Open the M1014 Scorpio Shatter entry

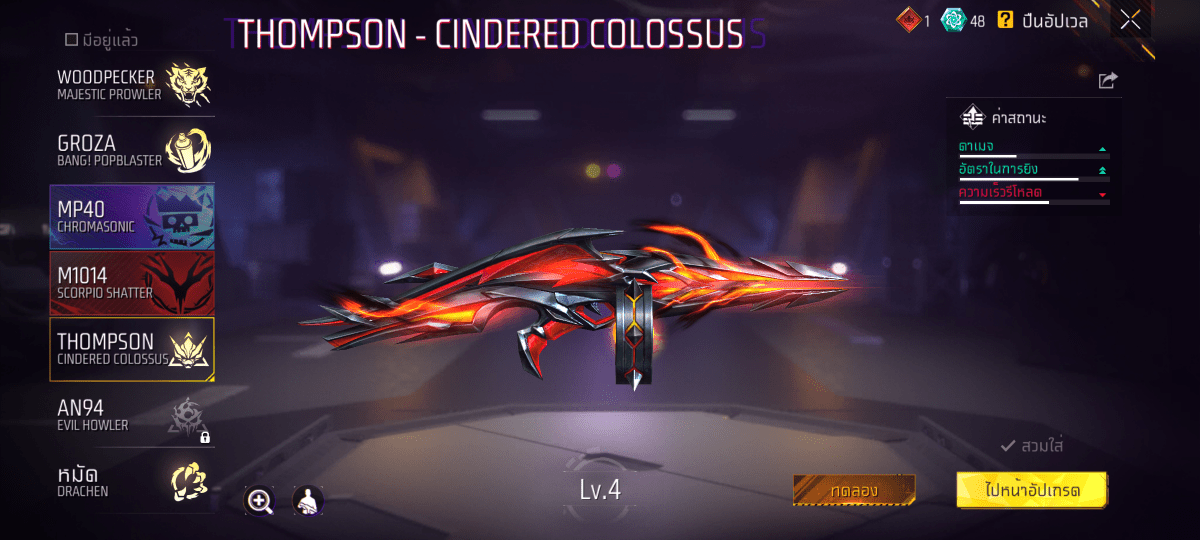tap(132, 283)
